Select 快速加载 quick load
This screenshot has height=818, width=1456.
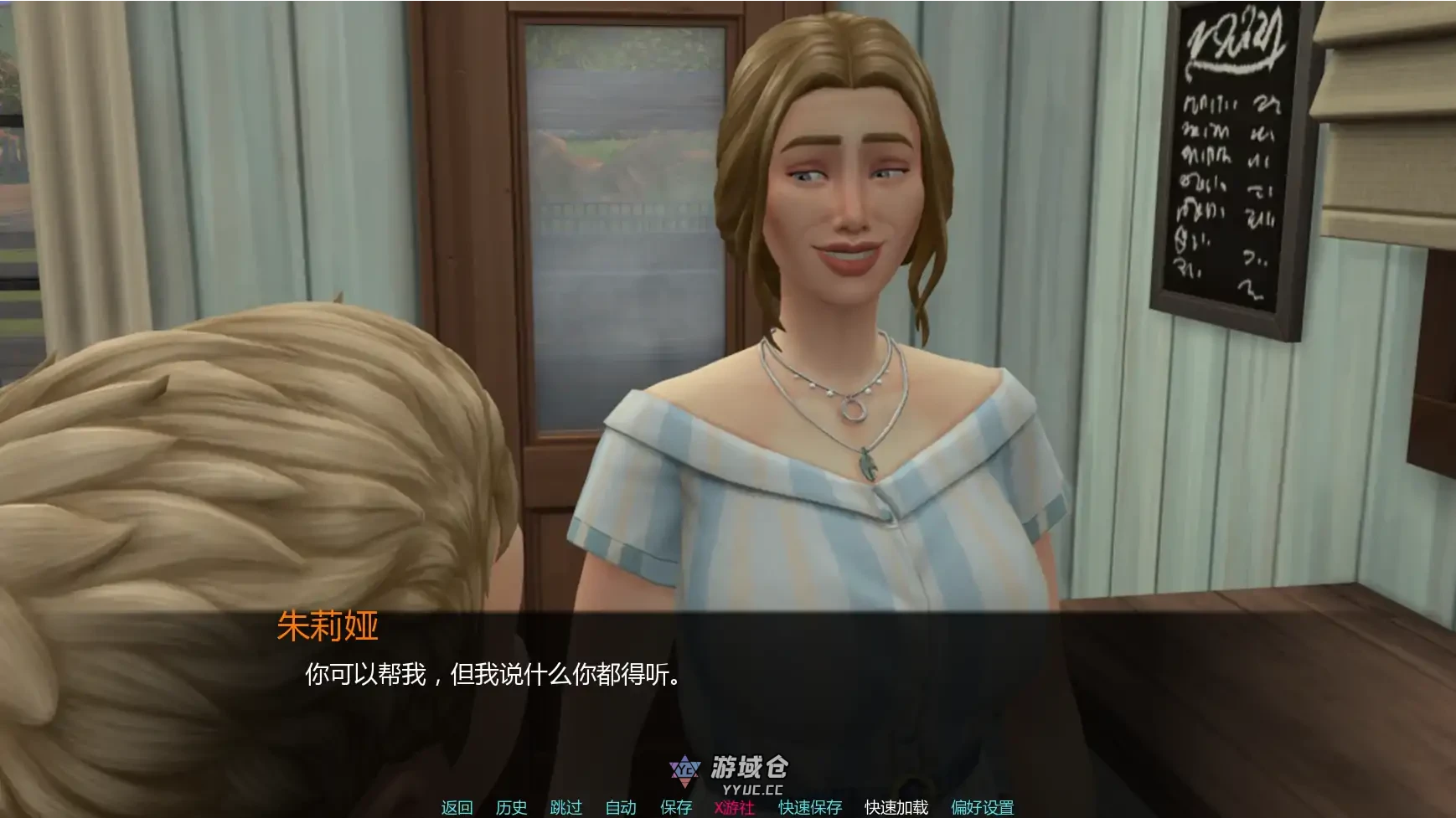[896, 807]
